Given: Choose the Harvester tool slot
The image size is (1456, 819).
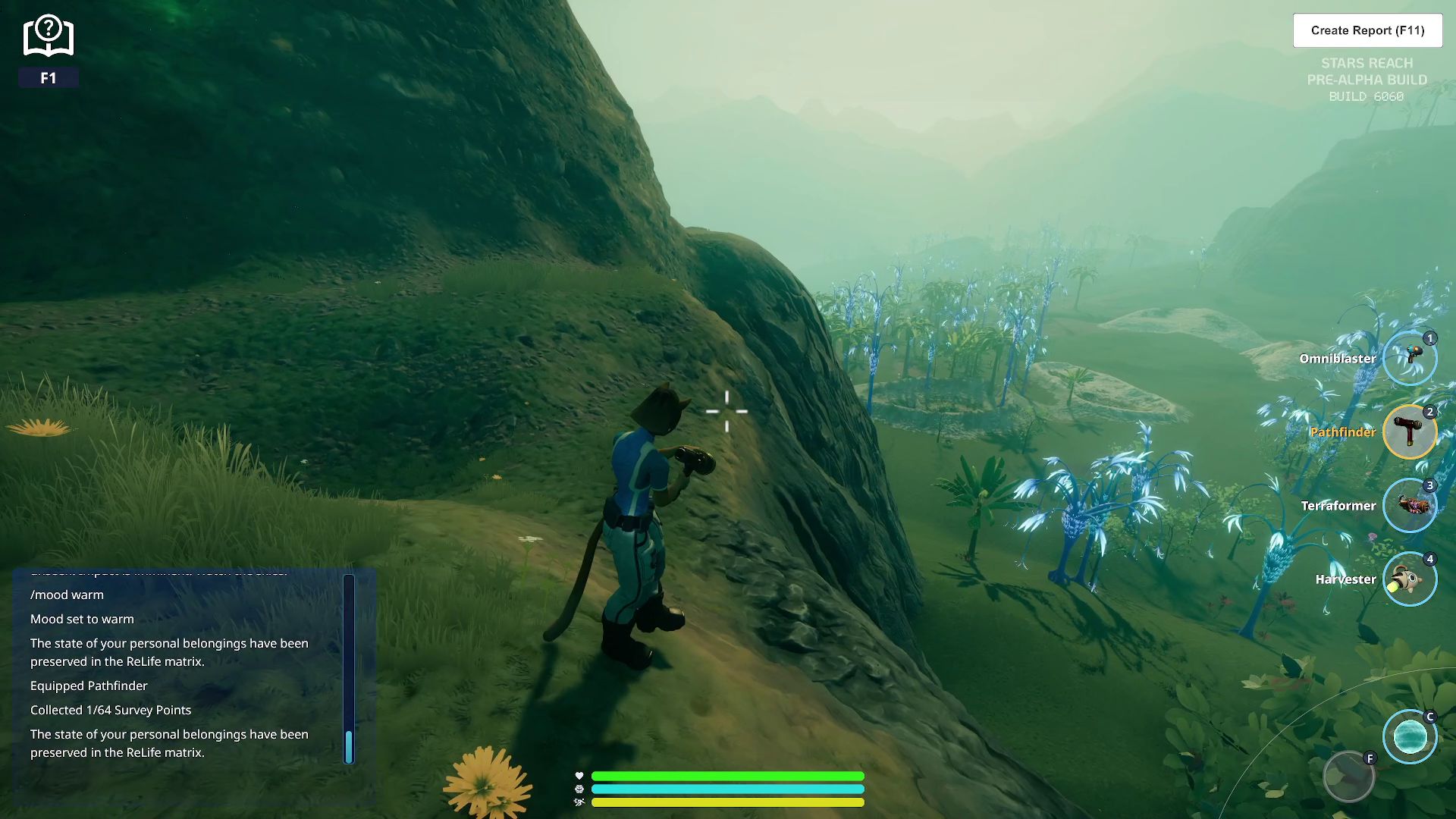Looking at the screenshot, I should tap(1409, 579).
